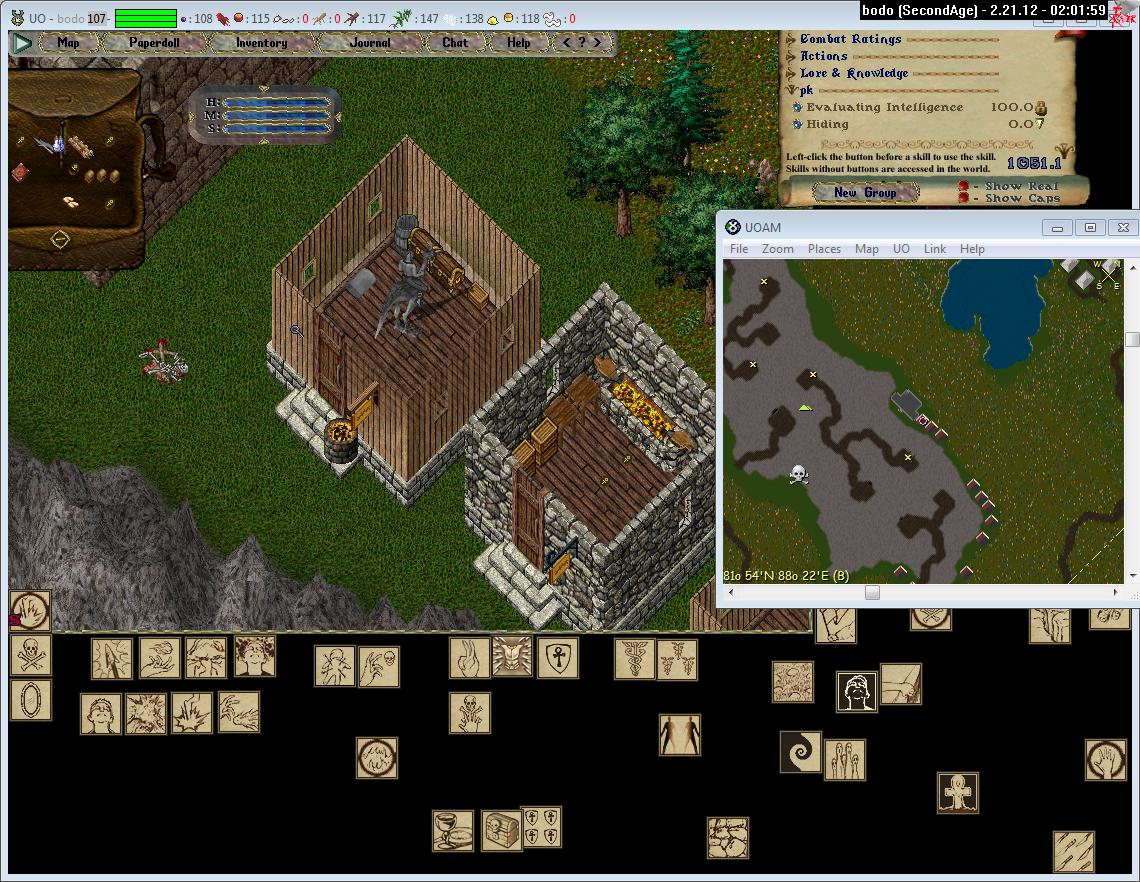
Task: Use the Hiding skill button
Action: (x=797, y=125)
